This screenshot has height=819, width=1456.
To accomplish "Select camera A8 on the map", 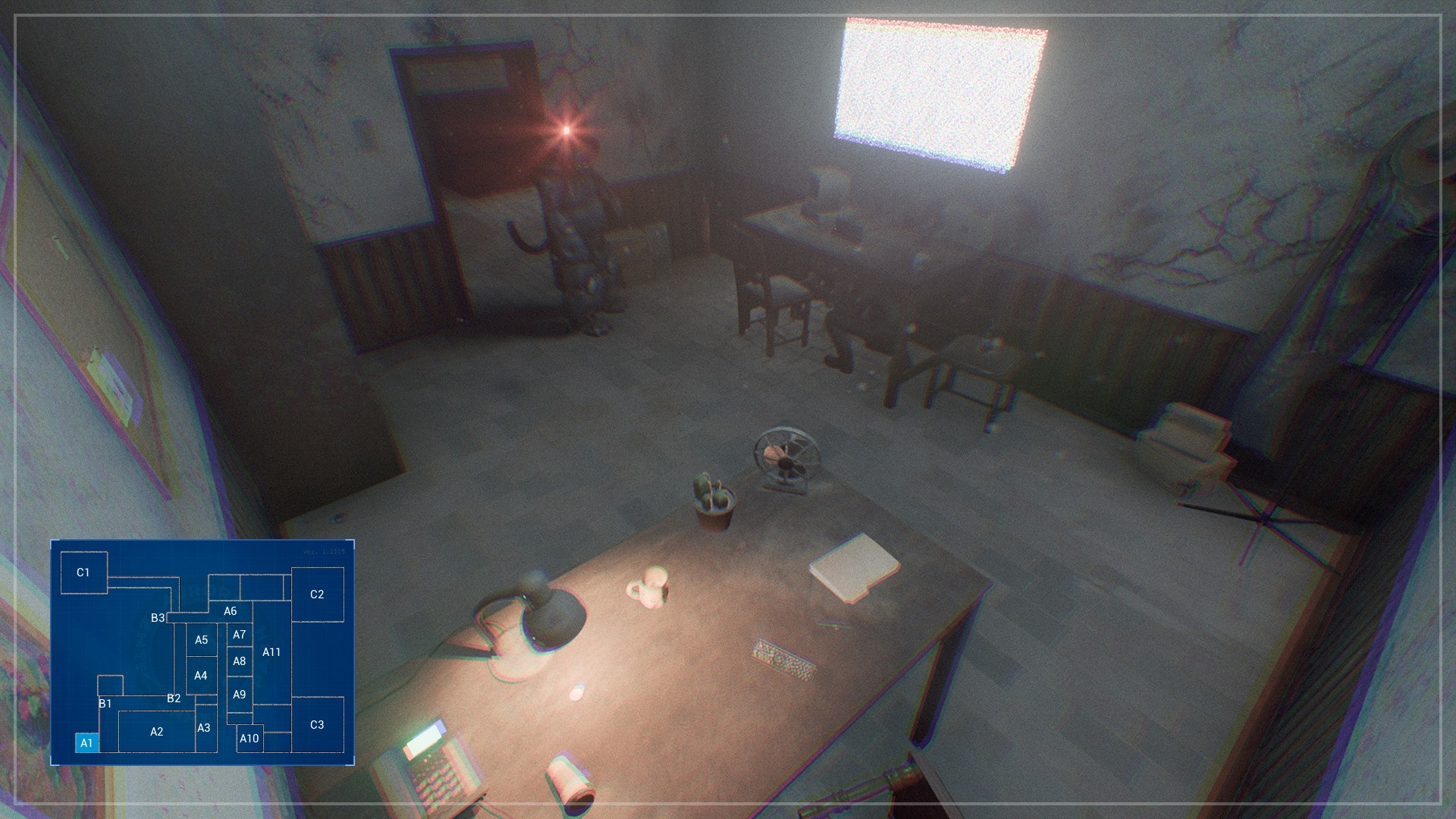I will [240, 661].
